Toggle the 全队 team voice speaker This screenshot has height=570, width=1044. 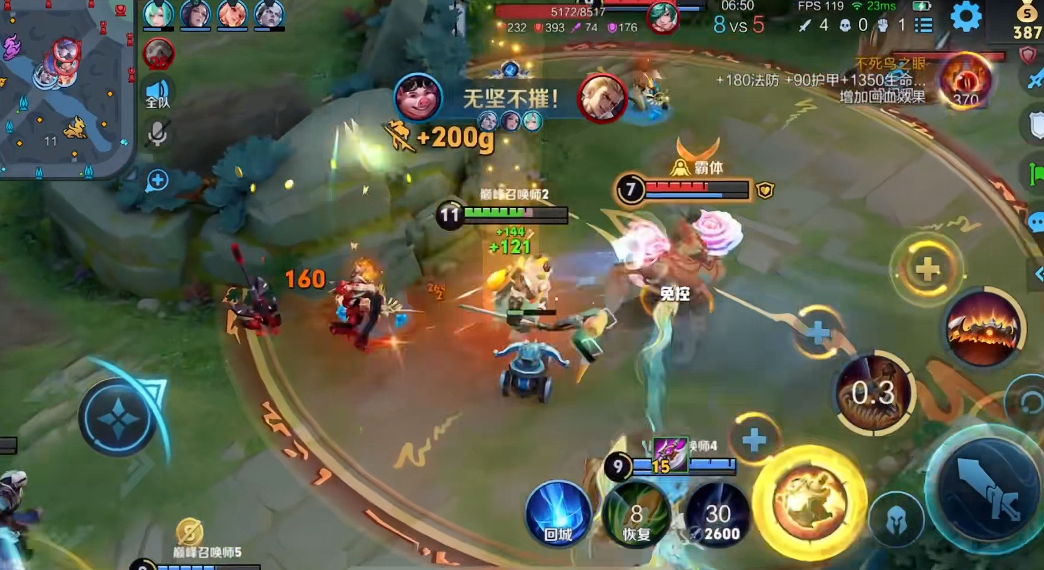158,93
